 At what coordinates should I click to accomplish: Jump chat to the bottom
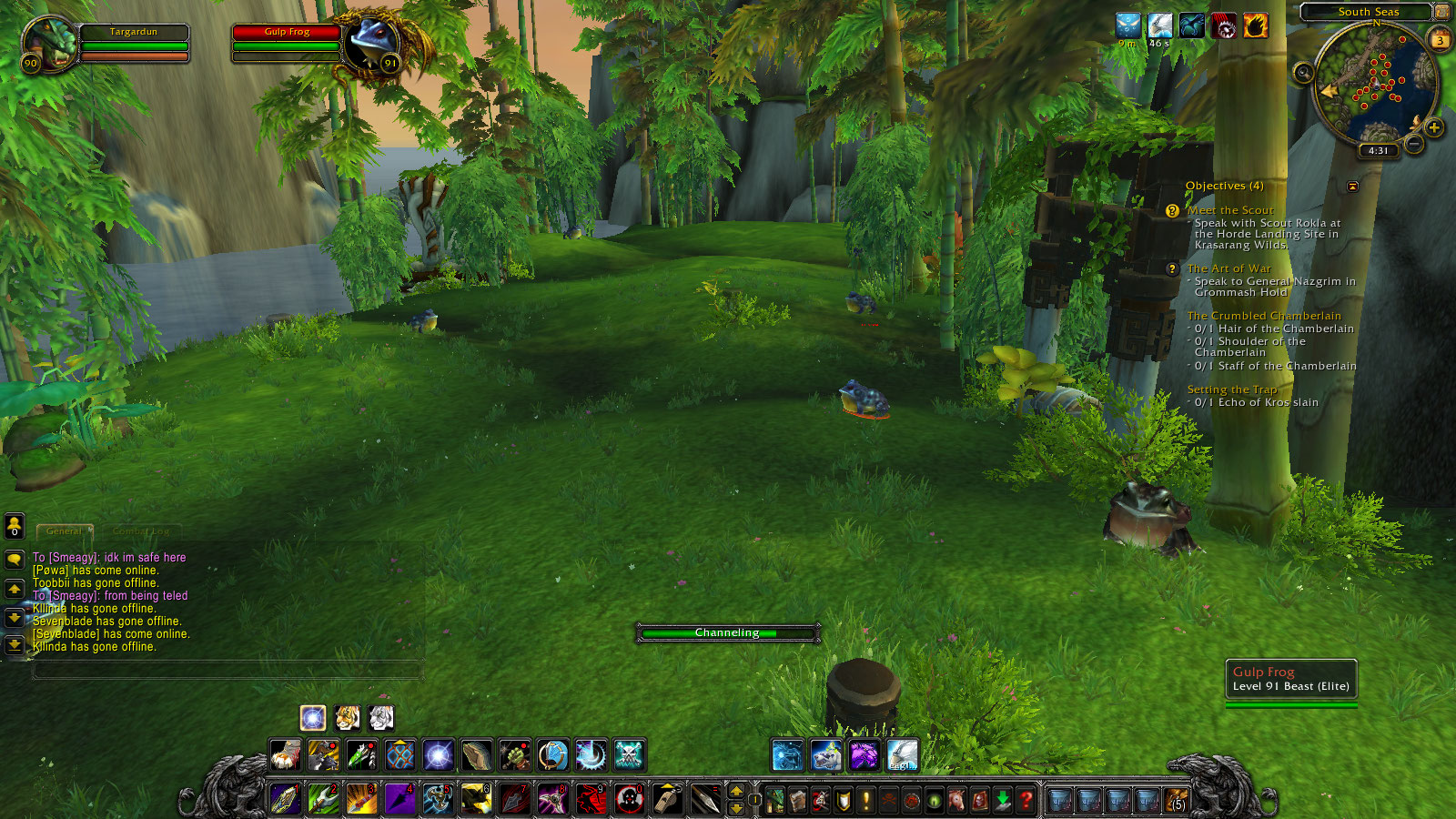click(x=15, y=645)
